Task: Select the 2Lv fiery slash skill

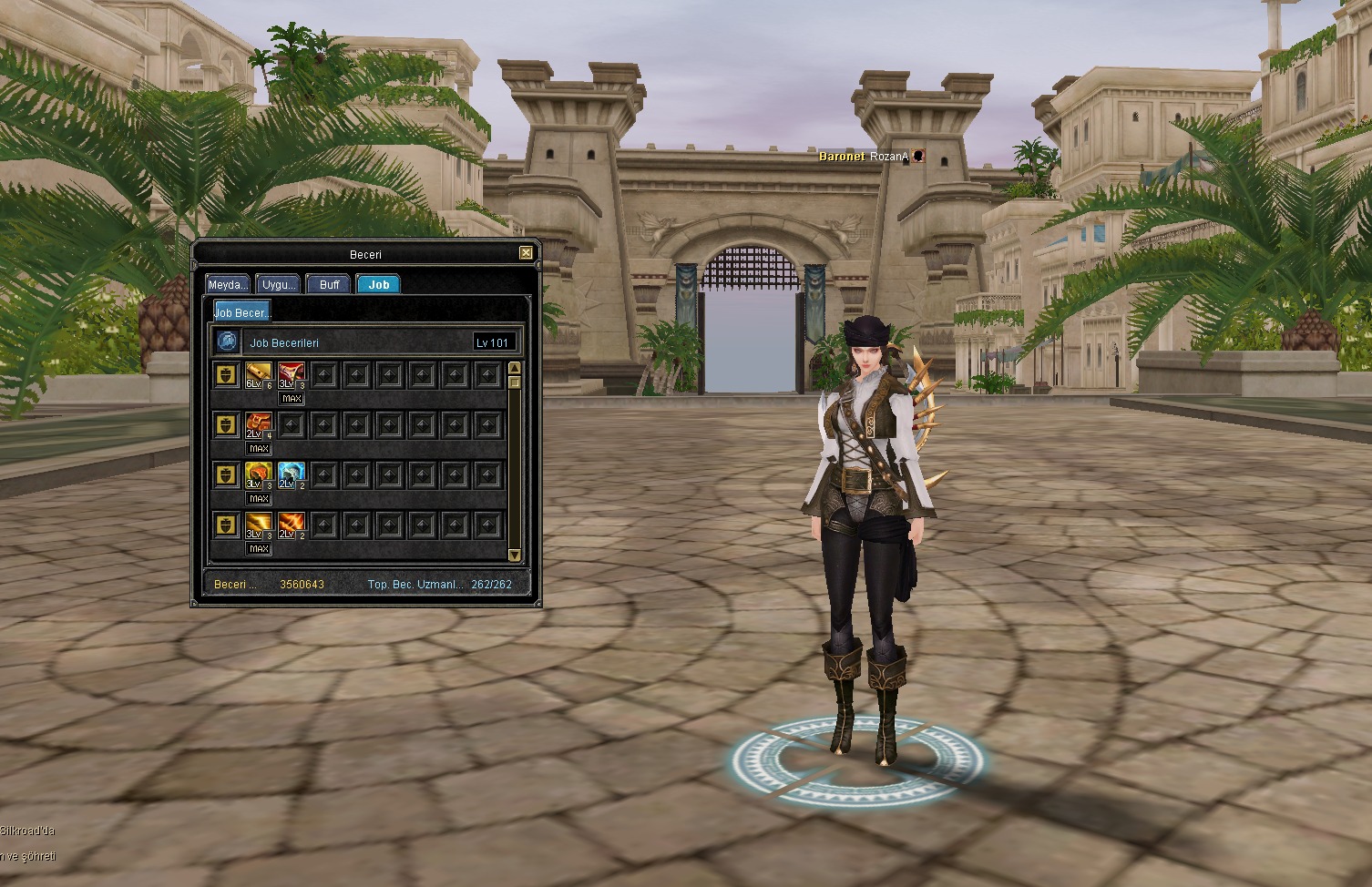Action: [x=292, y=525]
